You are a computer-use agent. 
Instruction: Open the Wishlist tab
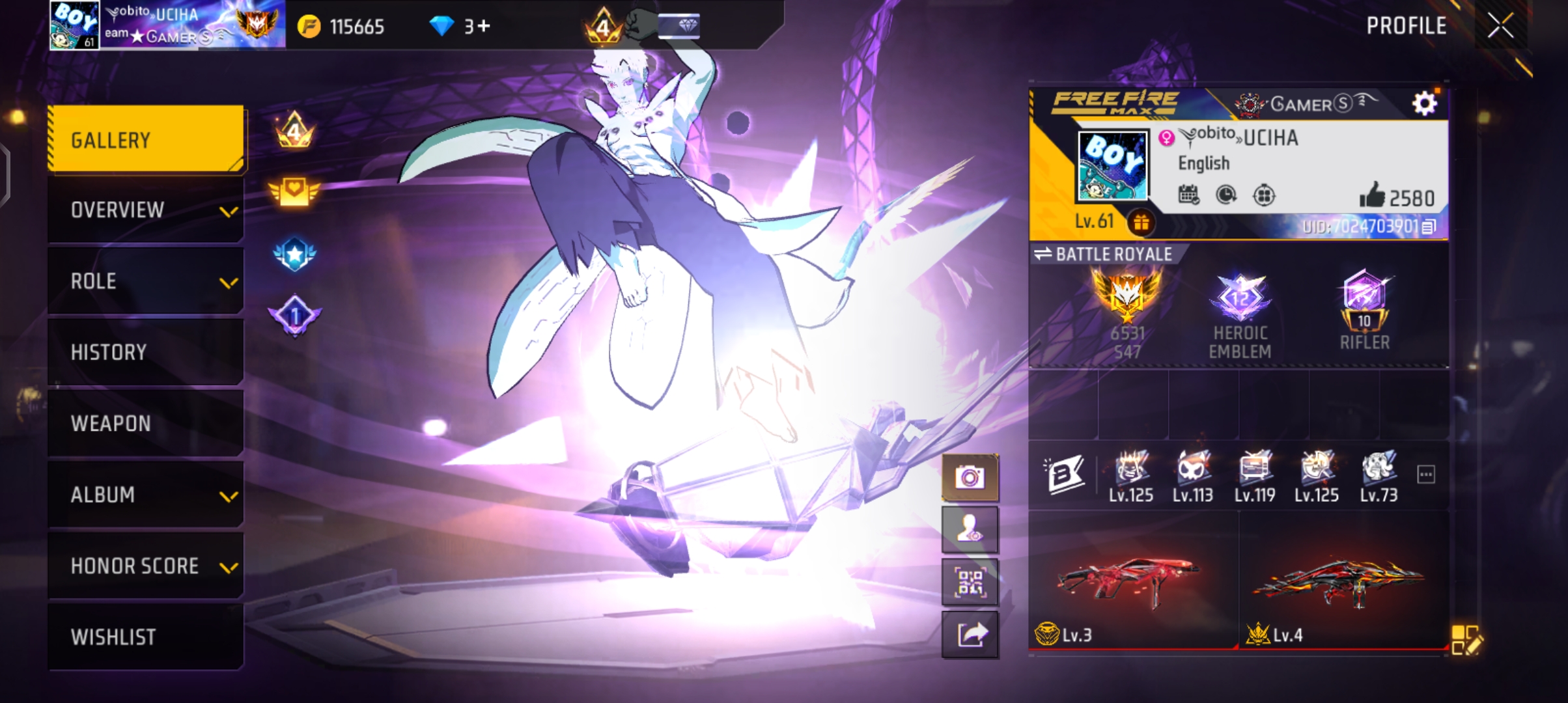(x=146, y=637)
